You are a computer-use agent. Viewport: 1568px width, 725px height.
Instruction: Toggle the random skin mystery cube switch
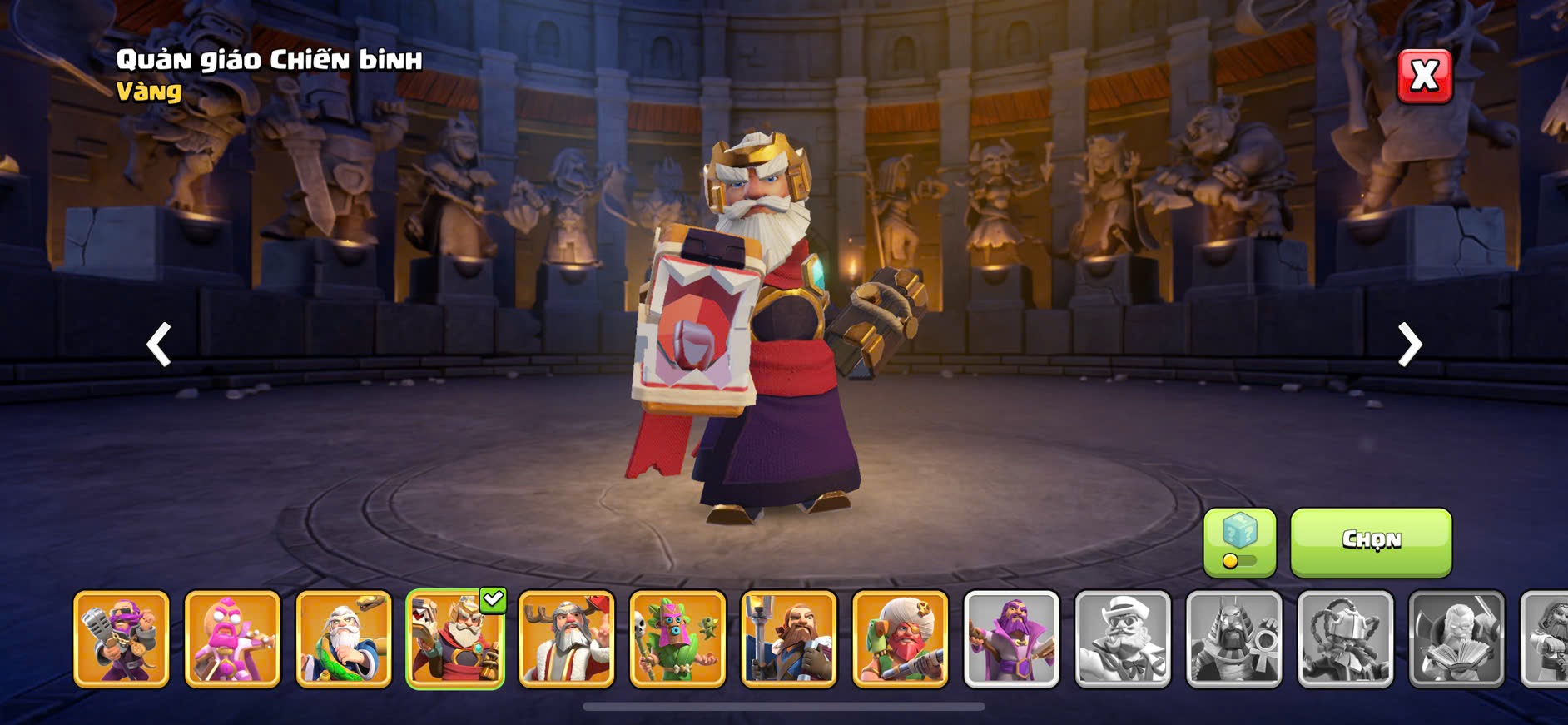[x=1239, y=543]
